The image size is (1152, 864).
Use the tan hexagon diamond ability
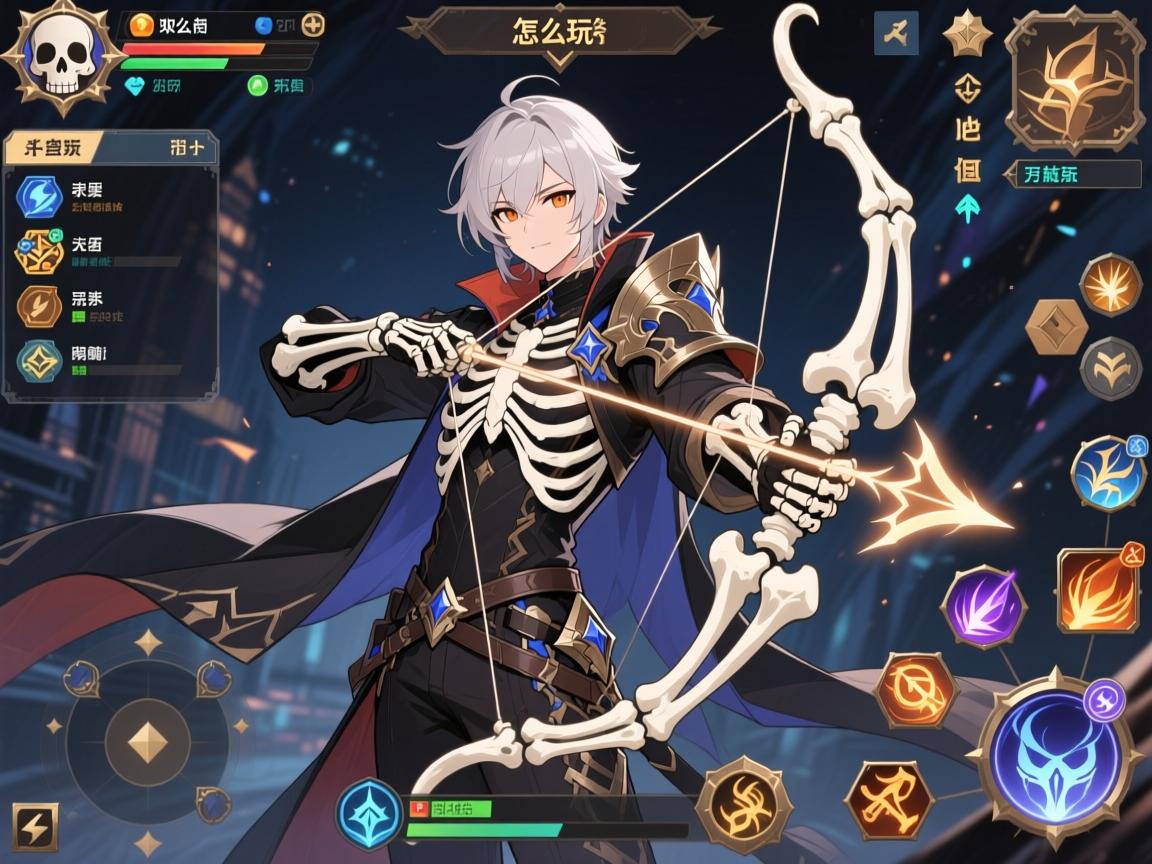coord(1056,327)
